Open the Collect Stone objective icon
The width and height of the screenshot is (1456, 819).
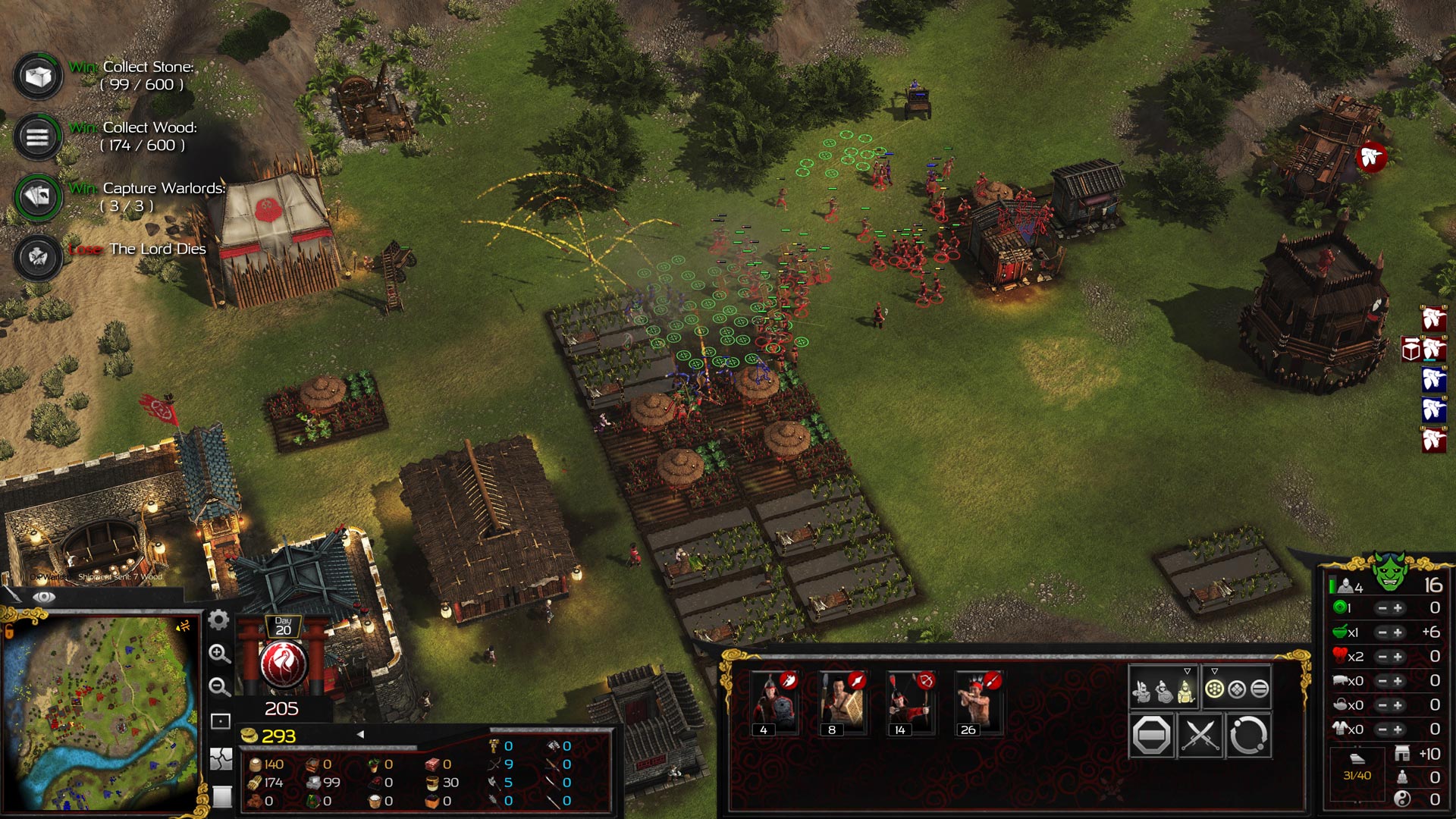coord(38,76)
